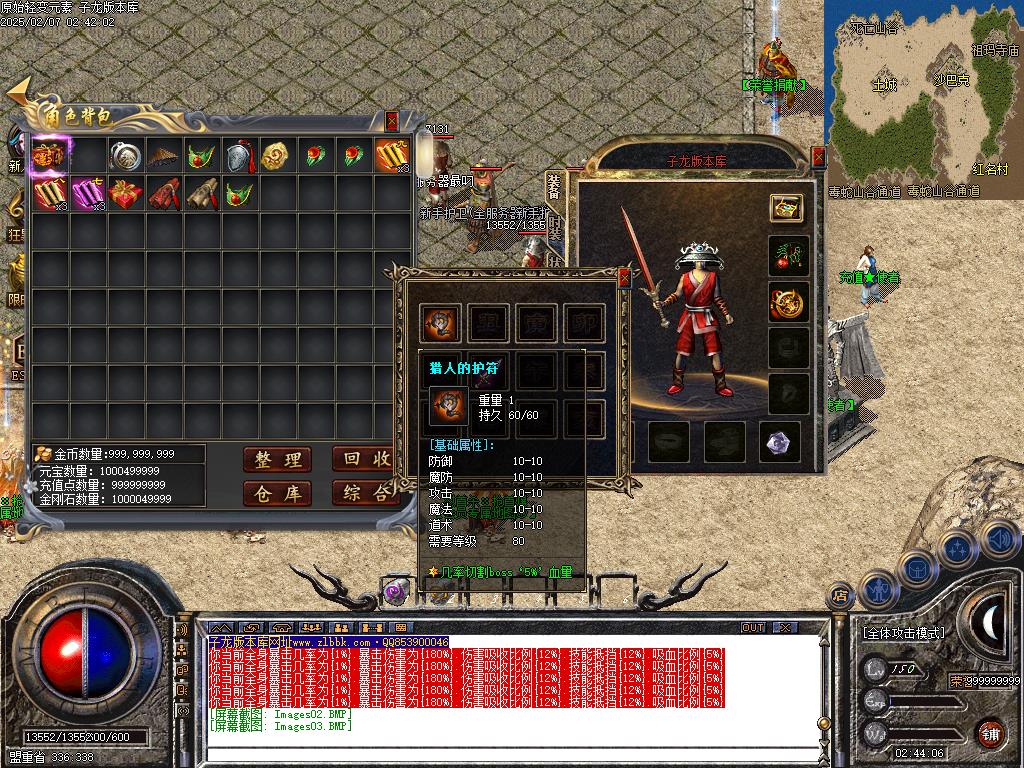The height and width of the screenshot is (768, 1024).
Task: Close the character equipment panel
Action: [819, 157]
